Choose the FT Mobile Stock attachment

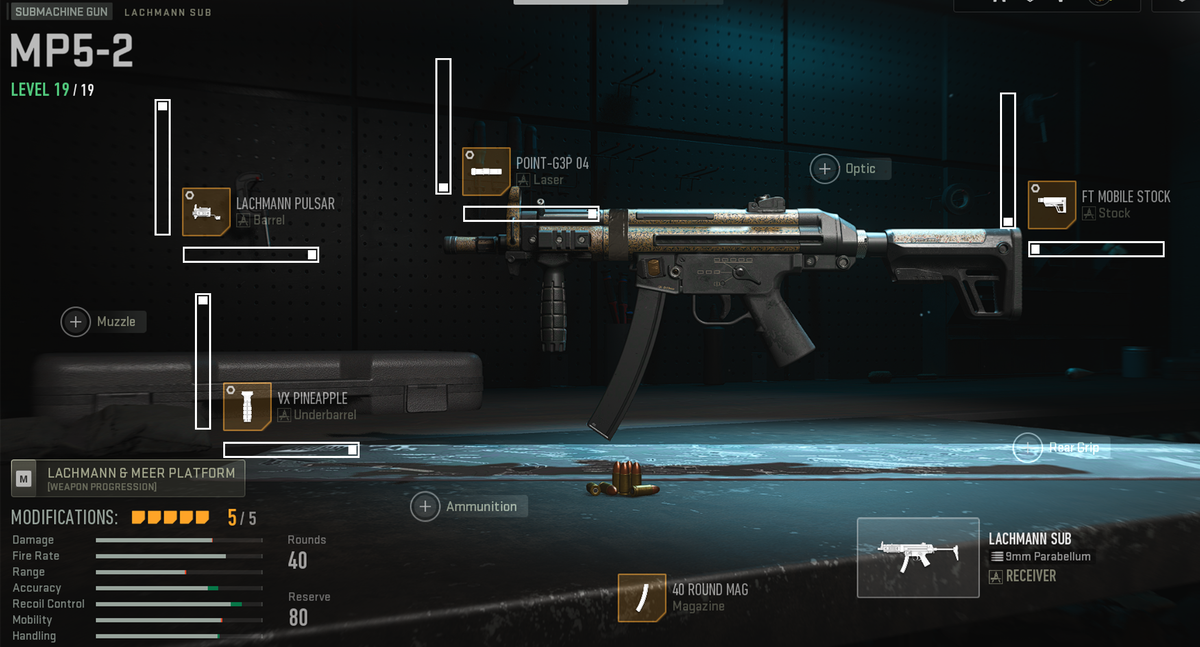[1052, 204]
